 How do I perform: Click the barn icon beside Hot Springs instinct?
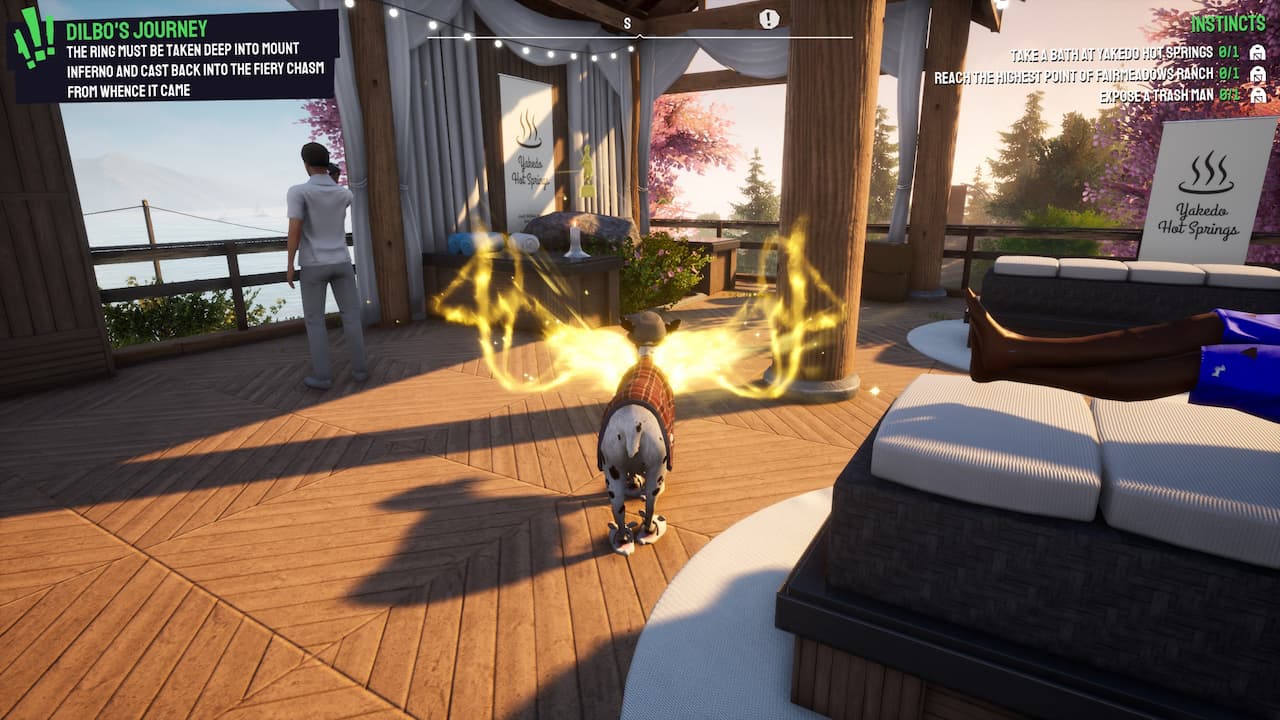[x=1258, y=53]
